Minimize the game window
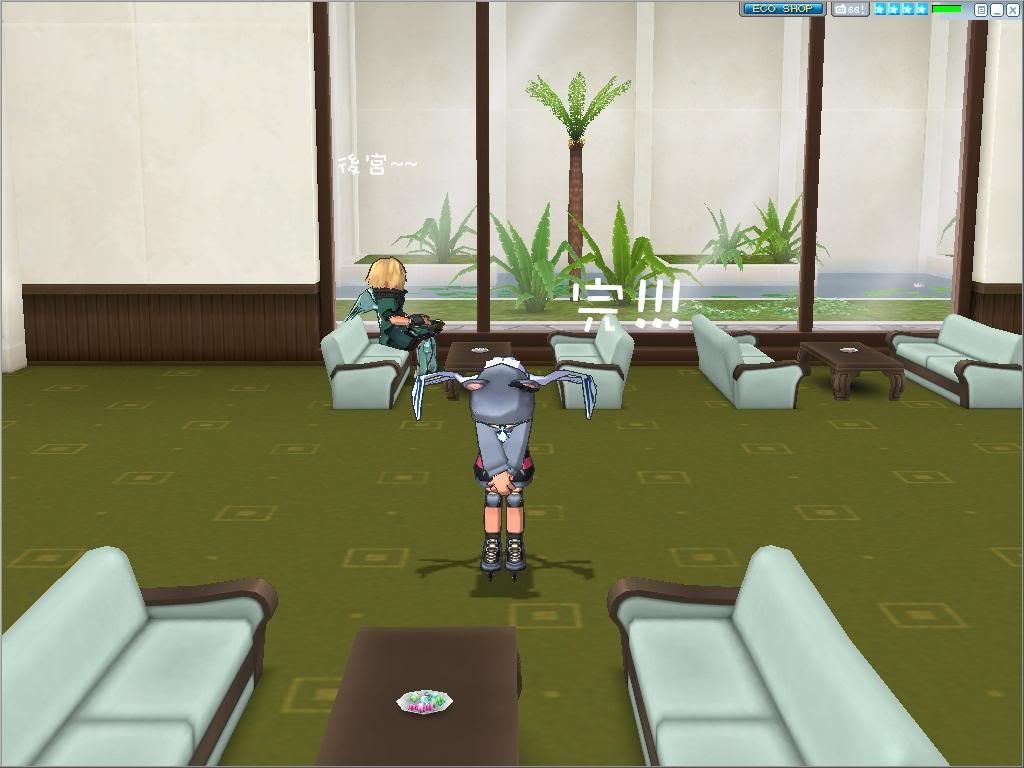Viewport: 1024px width, 768px height. click(996, 10)
